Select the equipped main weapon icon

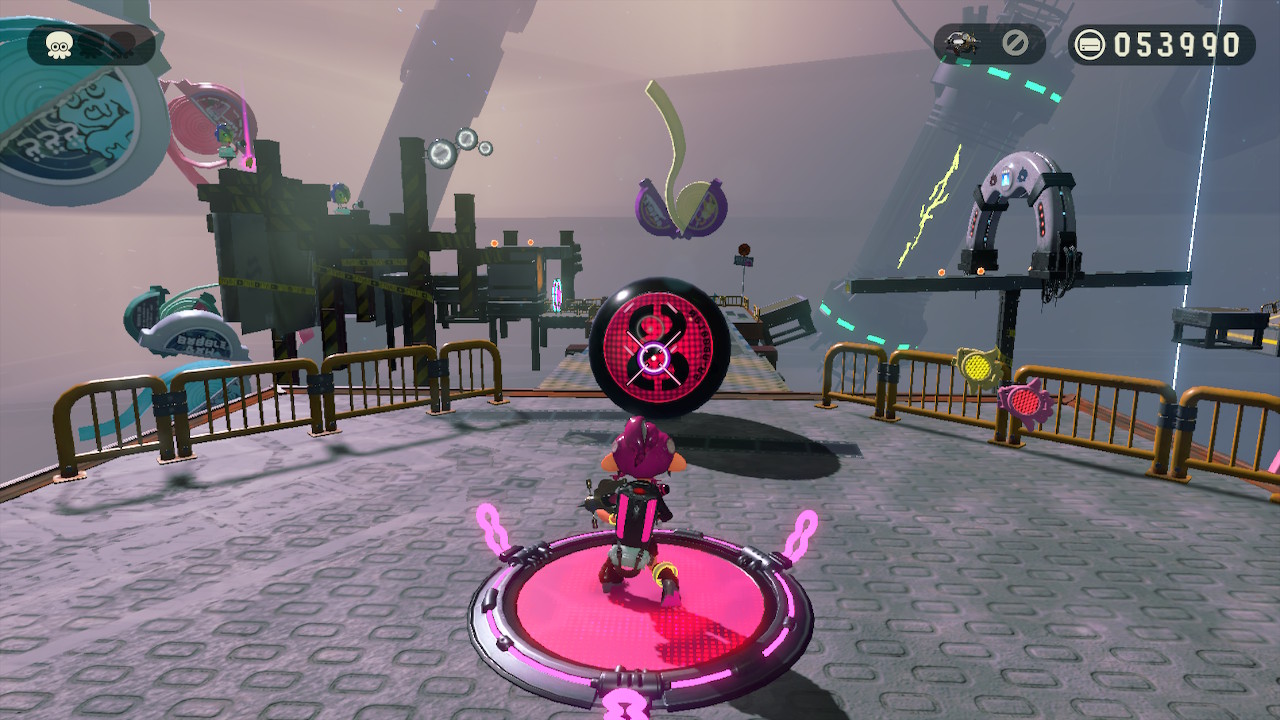click(x=963, y=44)
